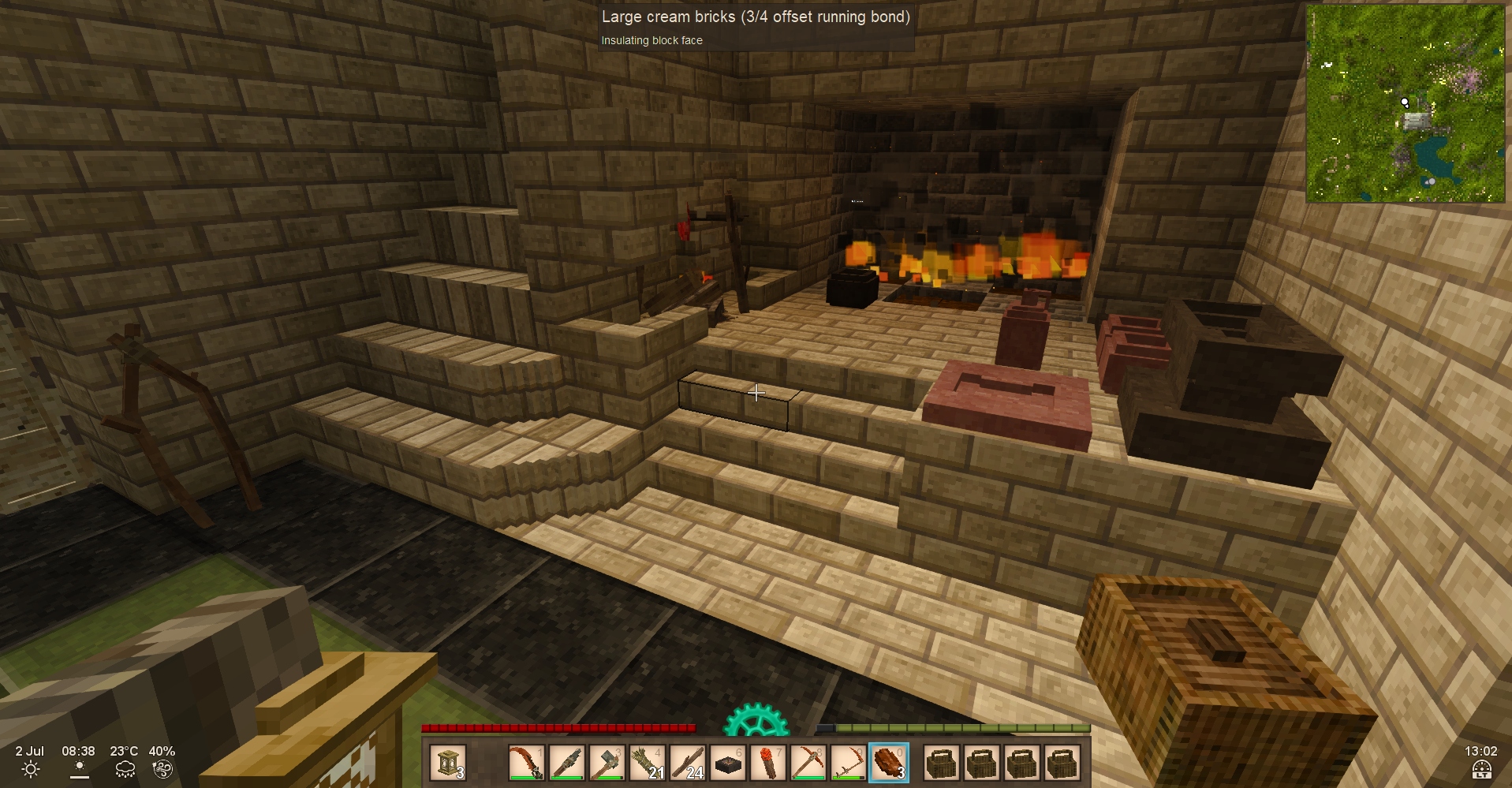Click the highlighted meat slot
1512x788 pixels.
tap(889, 763)
